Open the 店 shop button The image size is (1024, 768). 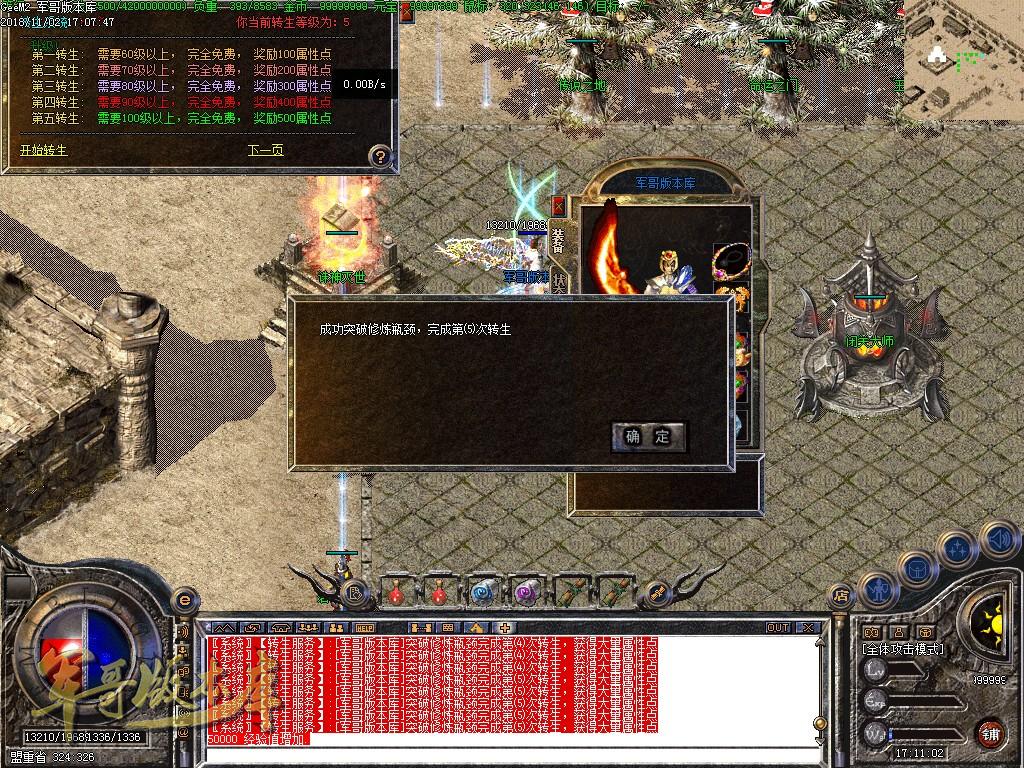click(841, 595)
